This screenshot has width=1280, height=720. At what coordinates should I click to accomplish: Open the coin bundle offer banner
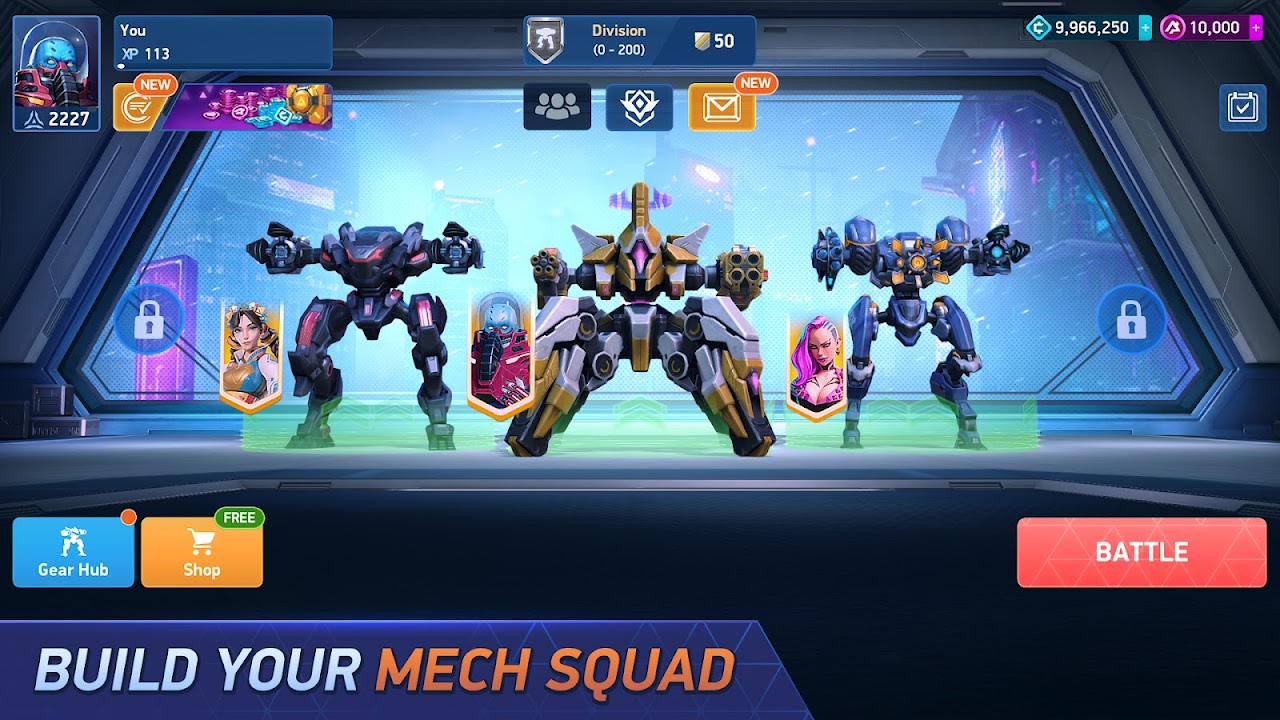coord(252,108)
